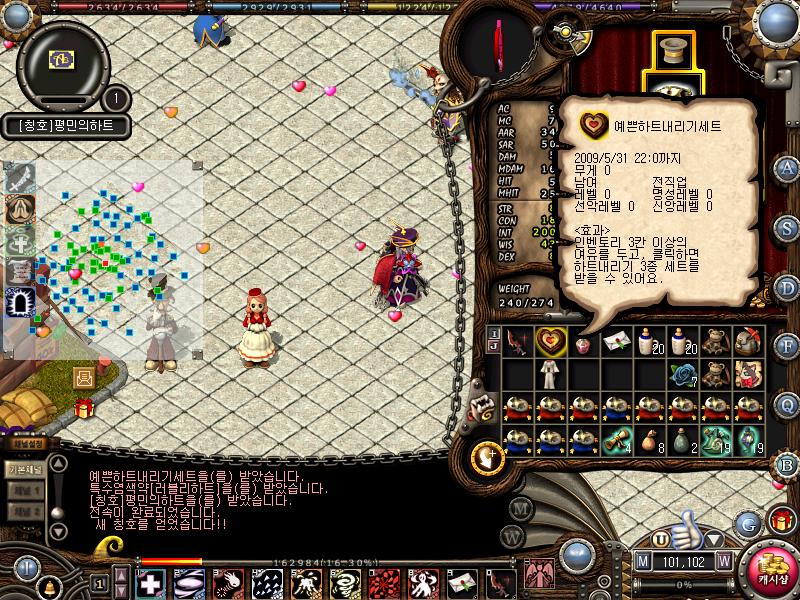This screenshot has width=800, height=600.
Task: Activate the white cross skill on the hotbar
Action: 152,582
